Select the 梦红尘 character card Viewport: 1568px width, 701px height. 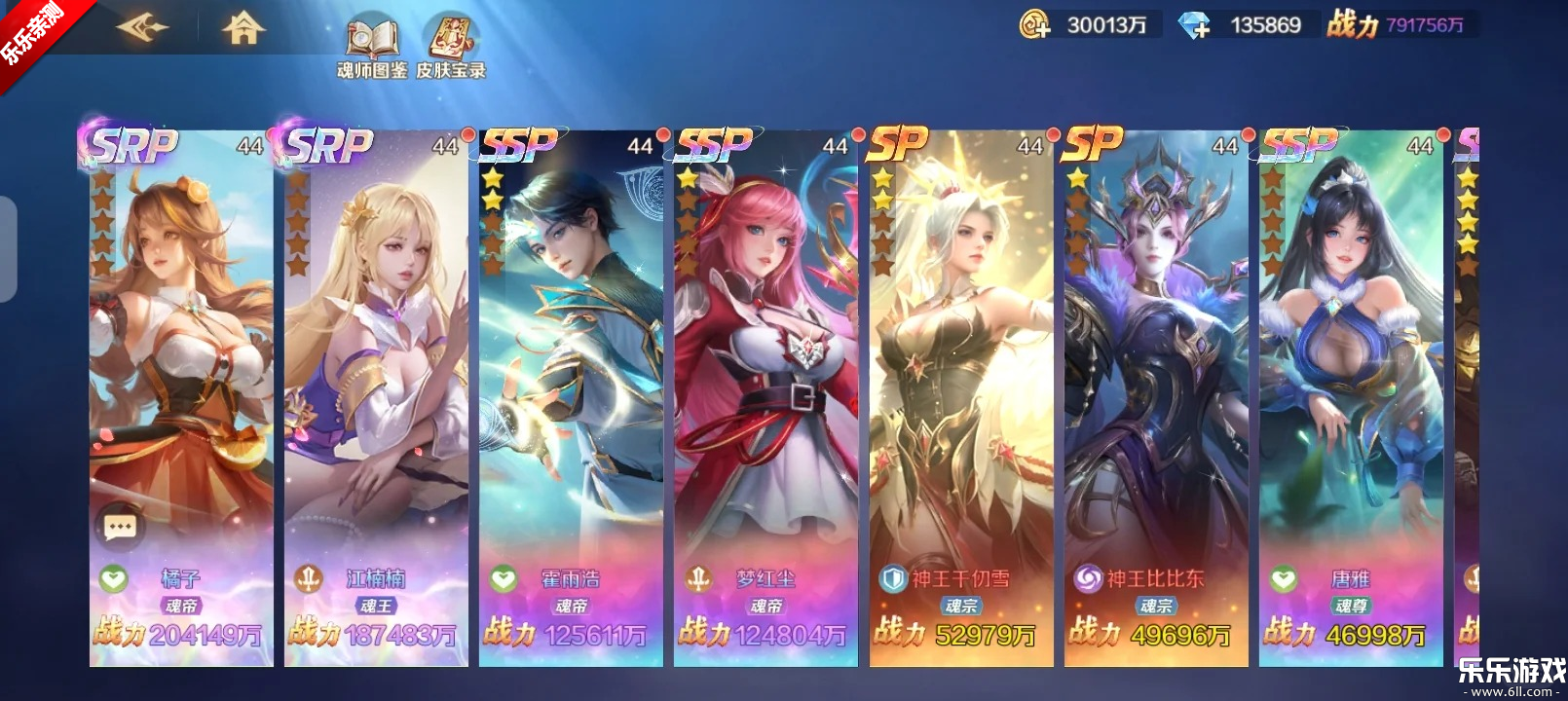(x=765, y=389)
